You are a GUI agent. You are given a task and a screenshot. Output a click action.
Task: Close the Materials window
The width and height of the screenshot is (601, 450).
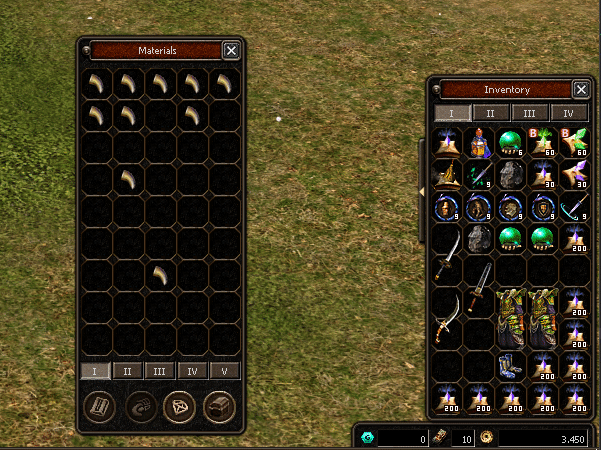(231, 50)
